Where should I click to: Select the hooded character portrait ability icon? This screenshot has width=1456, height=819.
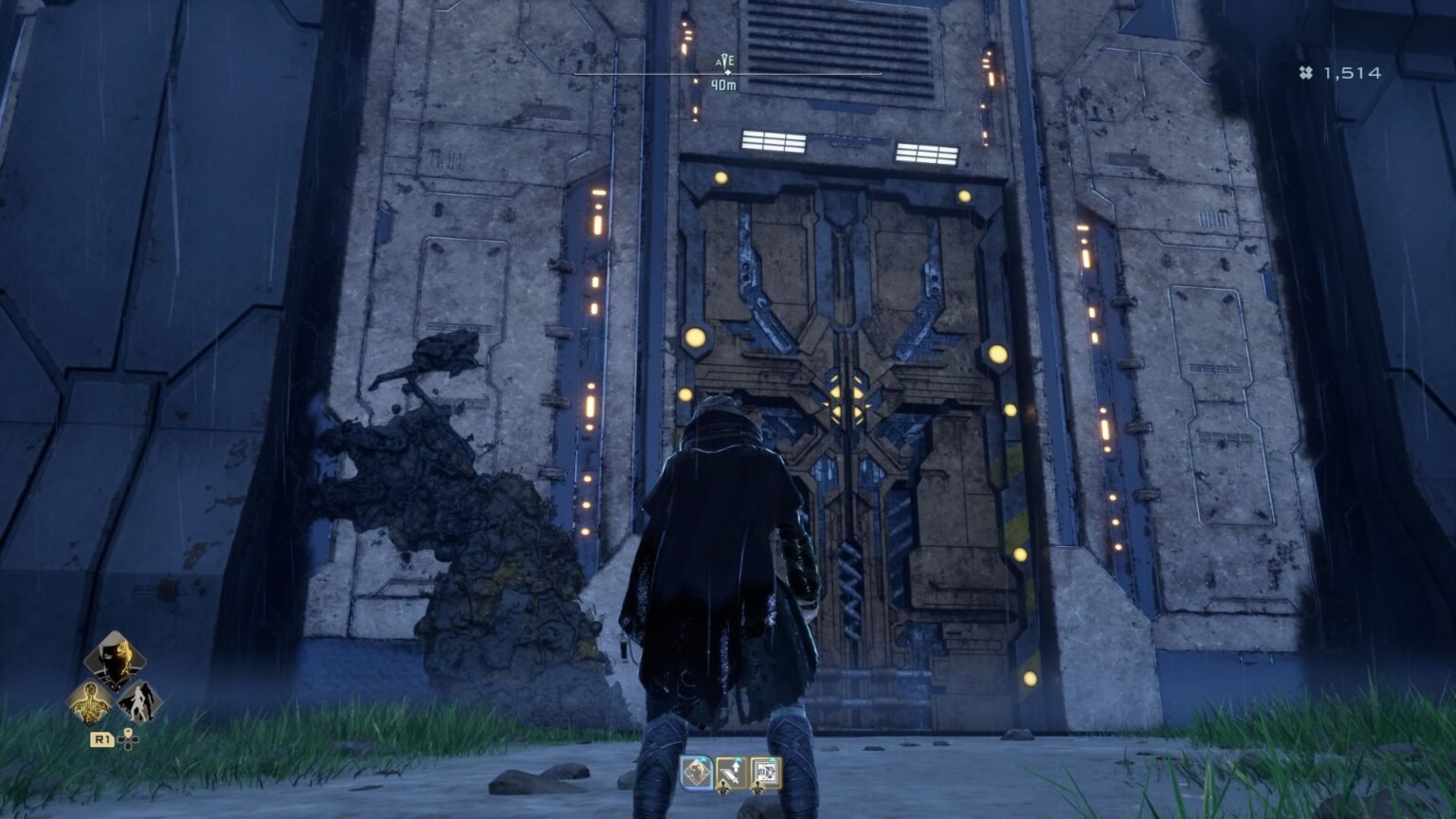[114, 662]
